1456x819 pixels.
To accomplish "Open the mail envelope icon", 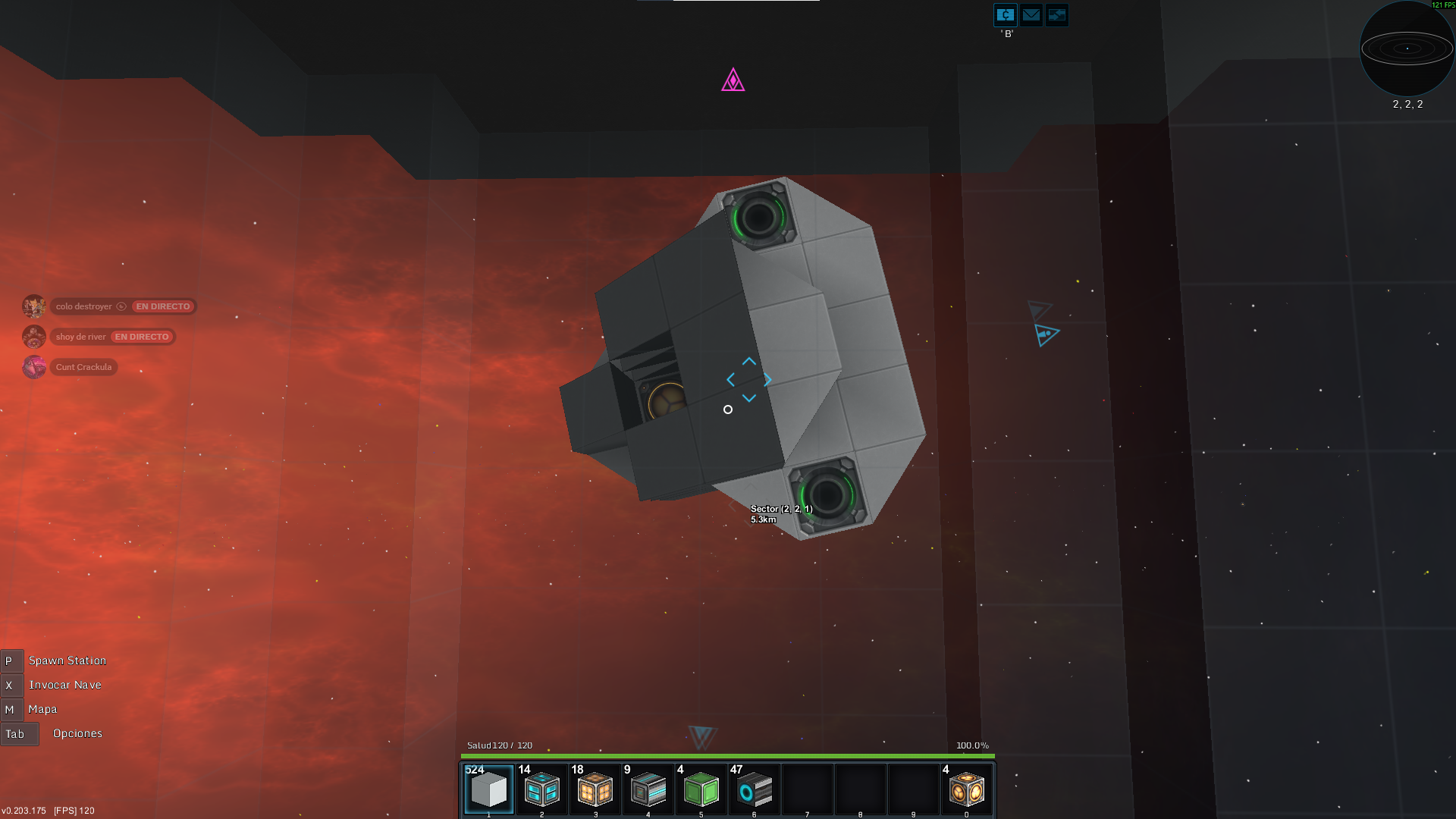I will 1031,14.
